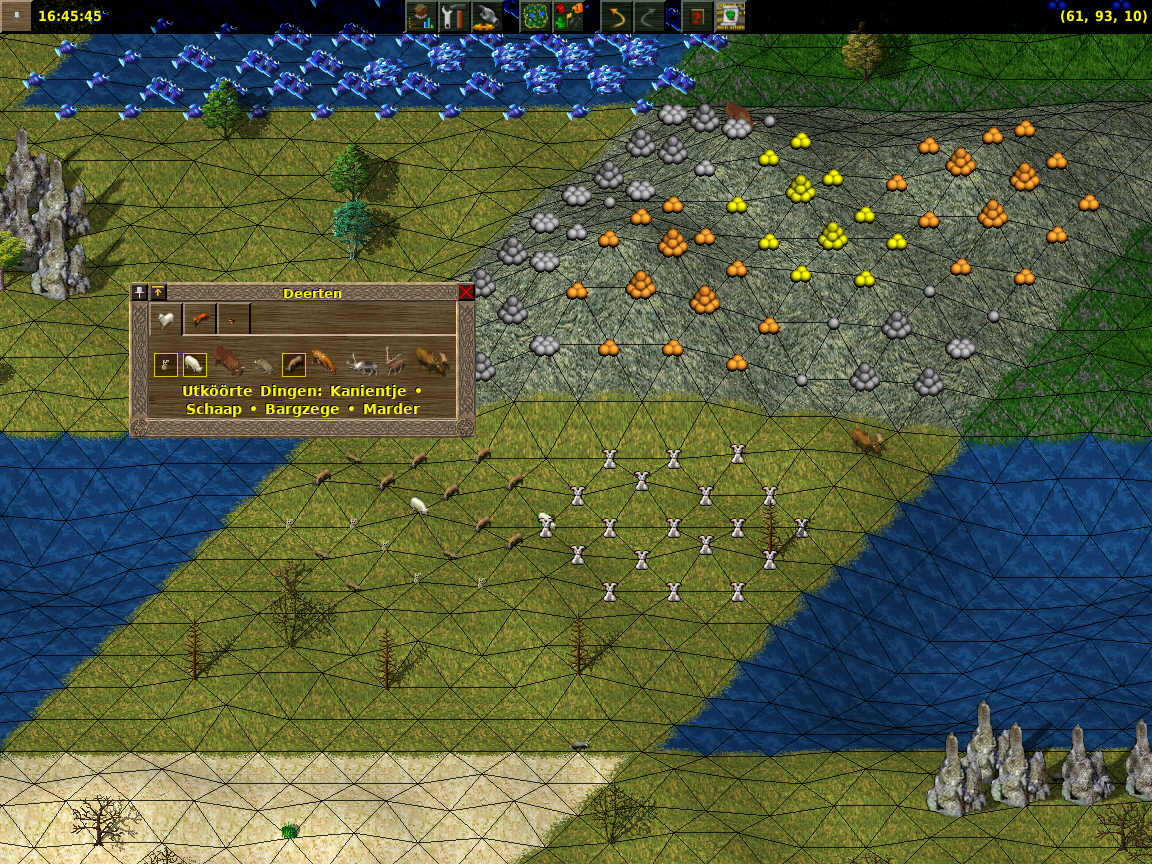Toggle the minimap from the toolbar
Screen dimensions: 1152x864
pos(536,17)
